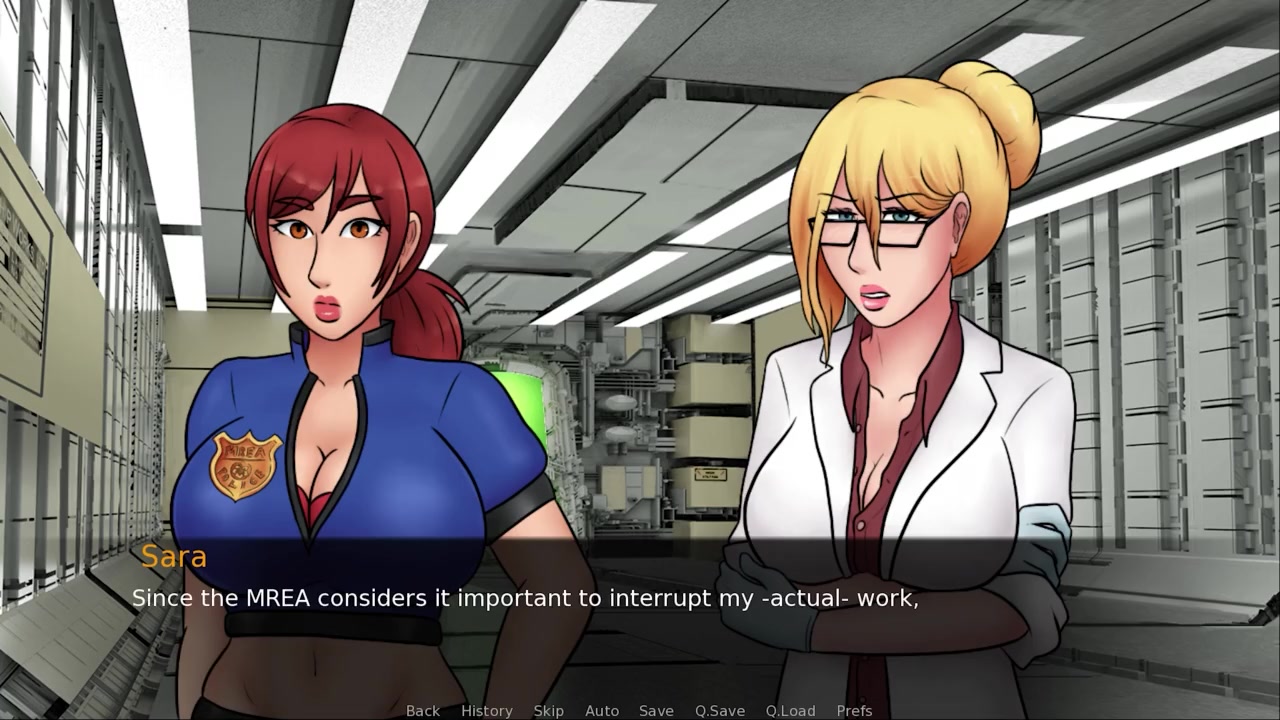Activate Skip to fast-forward dialogue

(548, 710)
